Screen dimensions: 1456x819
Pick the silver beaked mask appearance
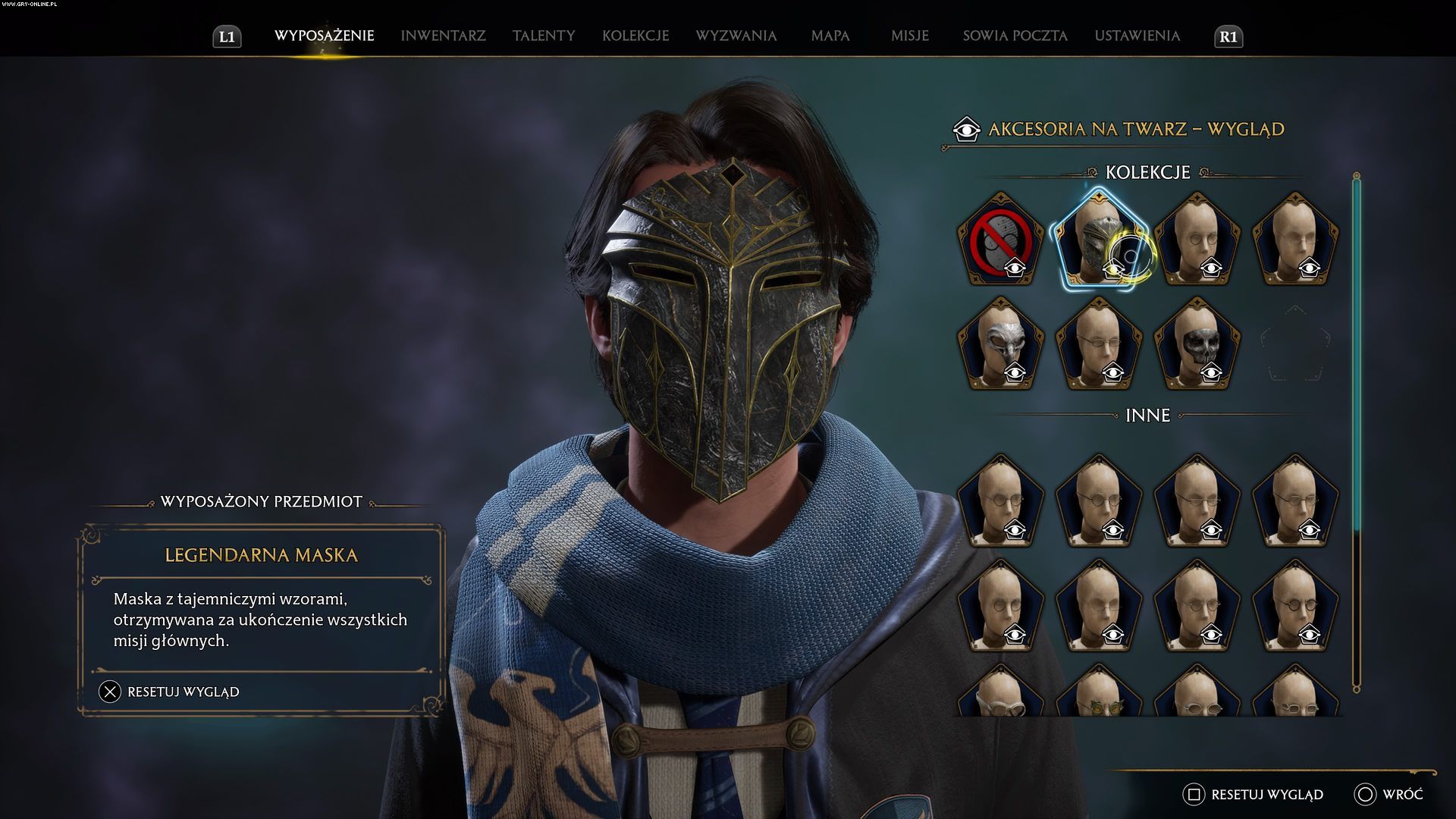point(1000,344)
